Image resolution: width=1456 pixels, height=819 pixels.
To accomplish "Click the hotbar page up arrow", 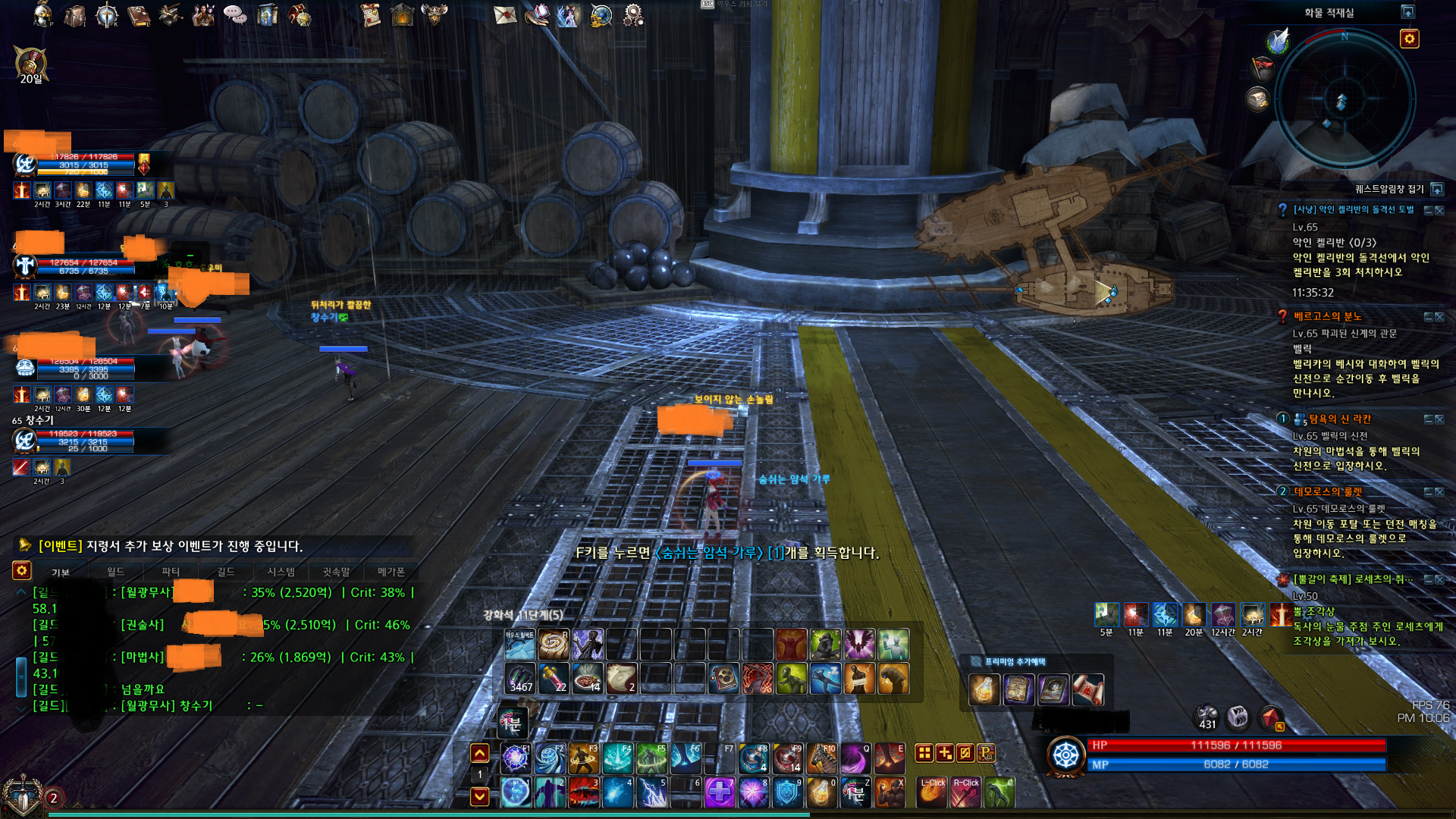I will (479, 753).
